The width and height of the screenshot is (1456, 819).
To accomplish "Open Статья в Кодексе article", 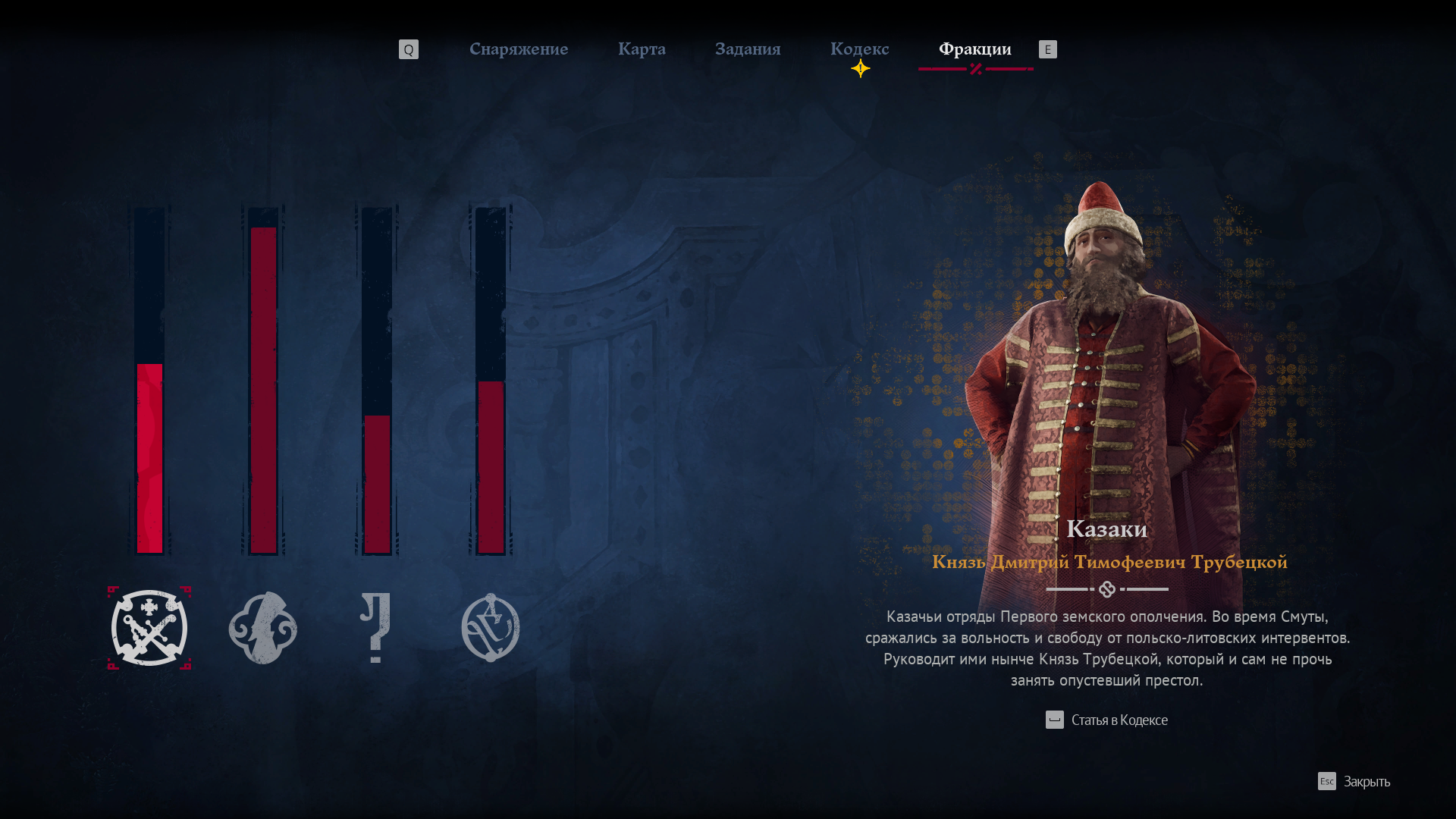I will [x=1107, y=720].
